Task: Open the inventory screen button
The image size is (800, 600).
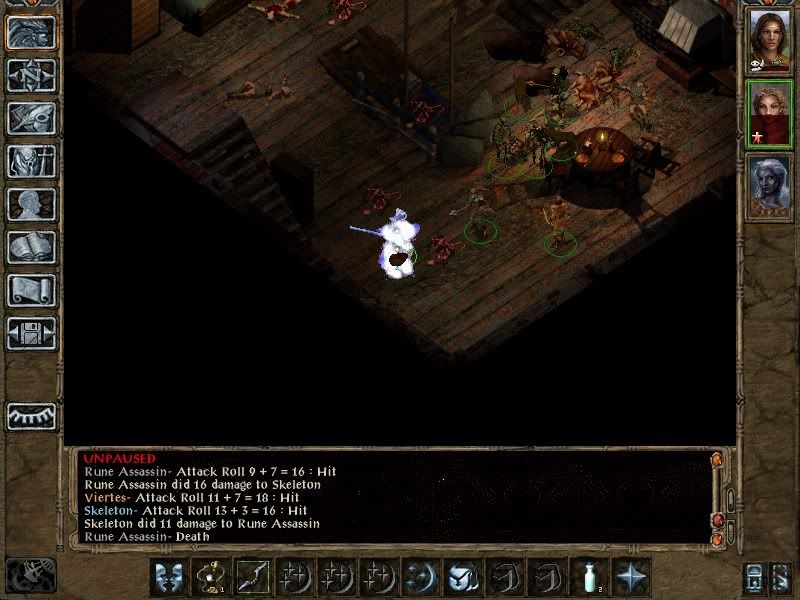Action: pyautogui.click(x=31, y=161)
